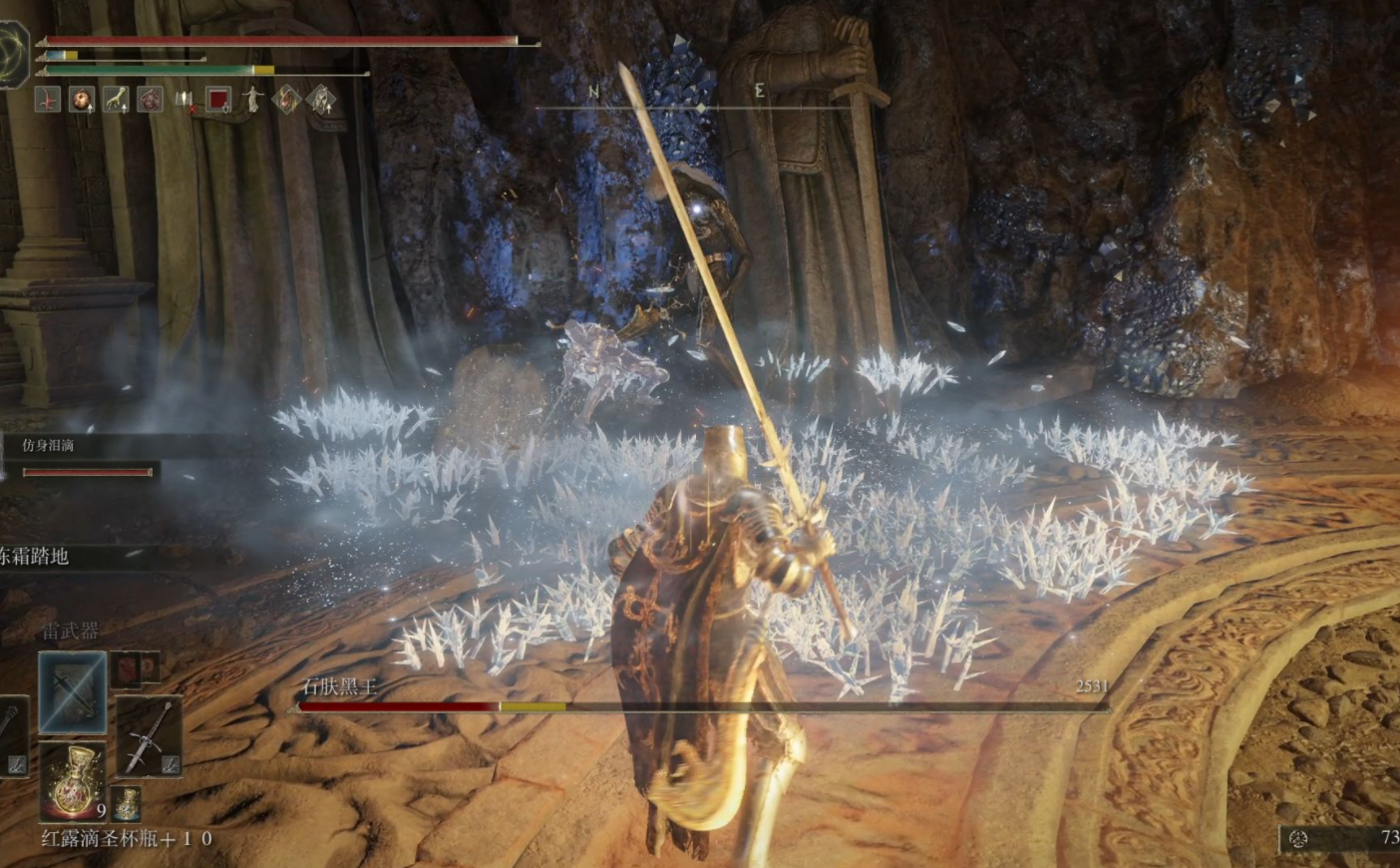The image size is (1400, 868).
Task: Click the claw-shaped buff status icon
Action: pyautogui.click(x=117, y=99)
